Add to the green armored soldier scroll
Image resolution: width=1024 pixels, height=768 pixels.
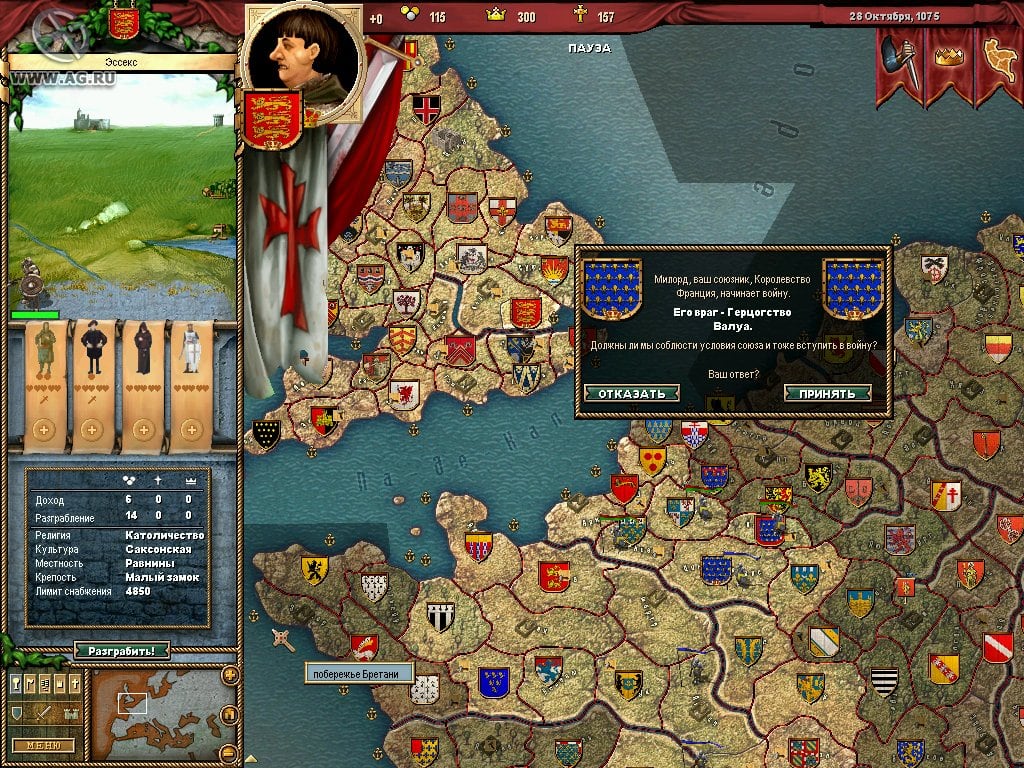tap(42, 430)
